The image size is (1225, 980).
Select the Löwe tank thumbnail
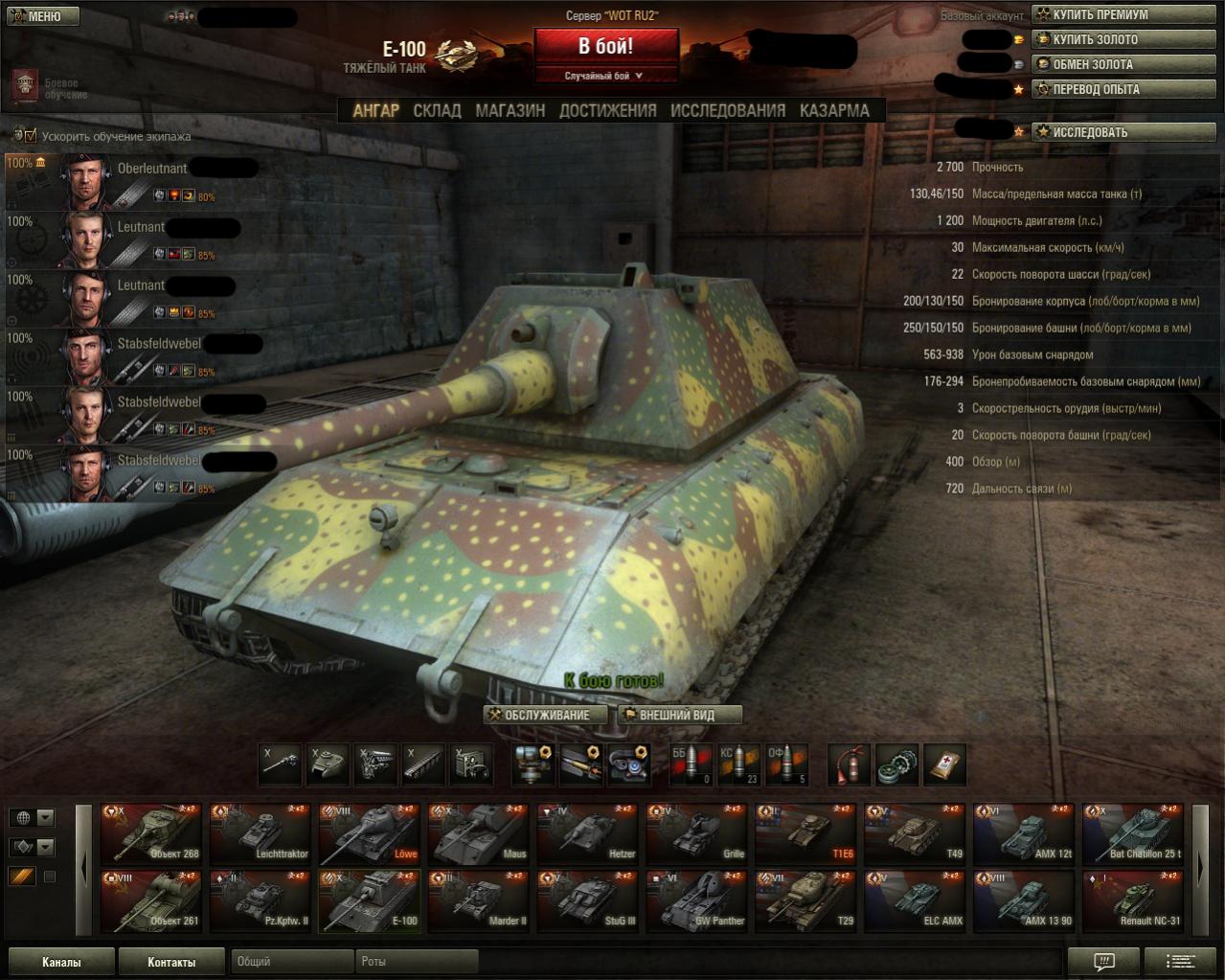369,834
